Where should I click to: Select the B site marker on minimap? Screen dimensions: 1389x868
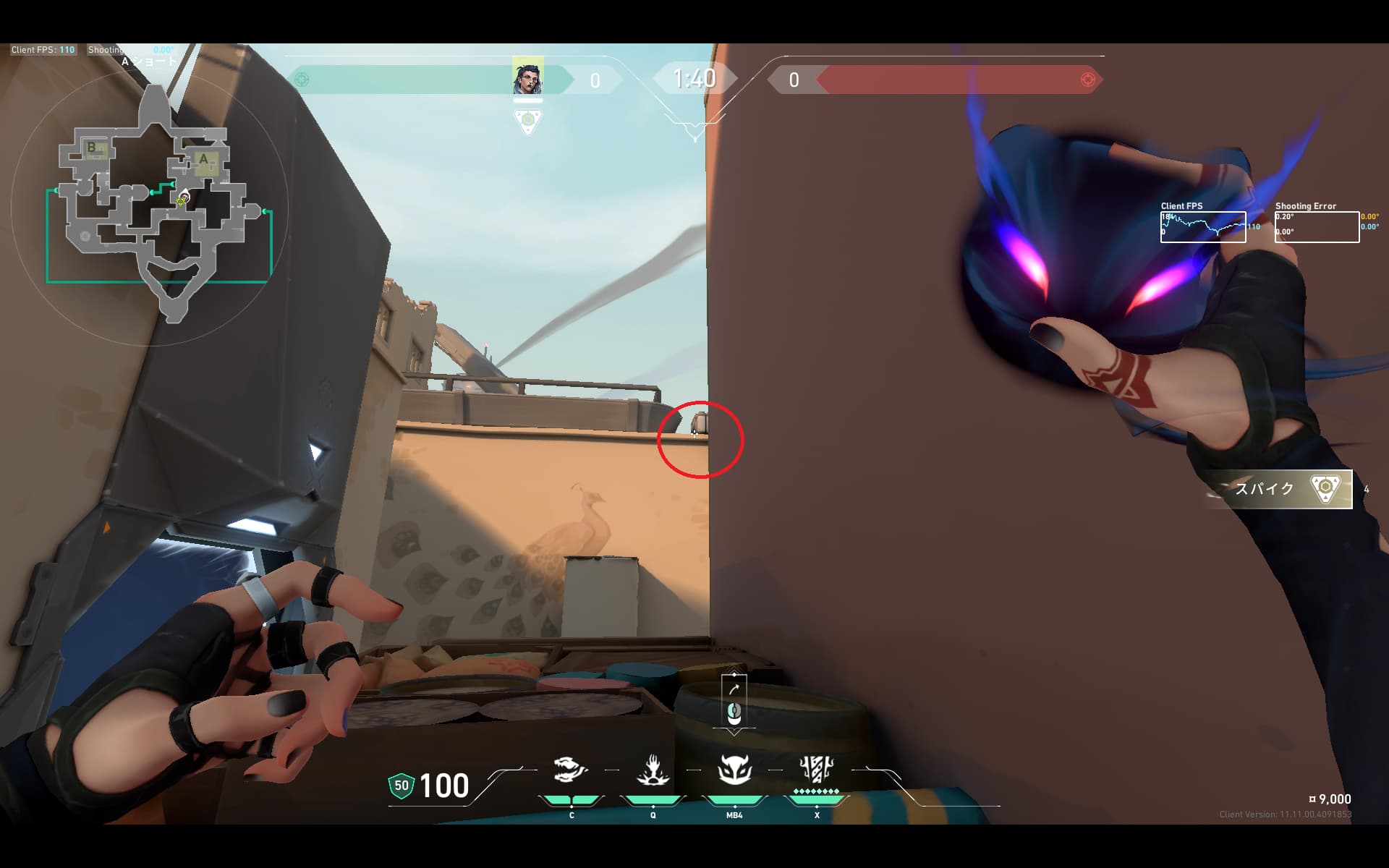click(92, 148)
